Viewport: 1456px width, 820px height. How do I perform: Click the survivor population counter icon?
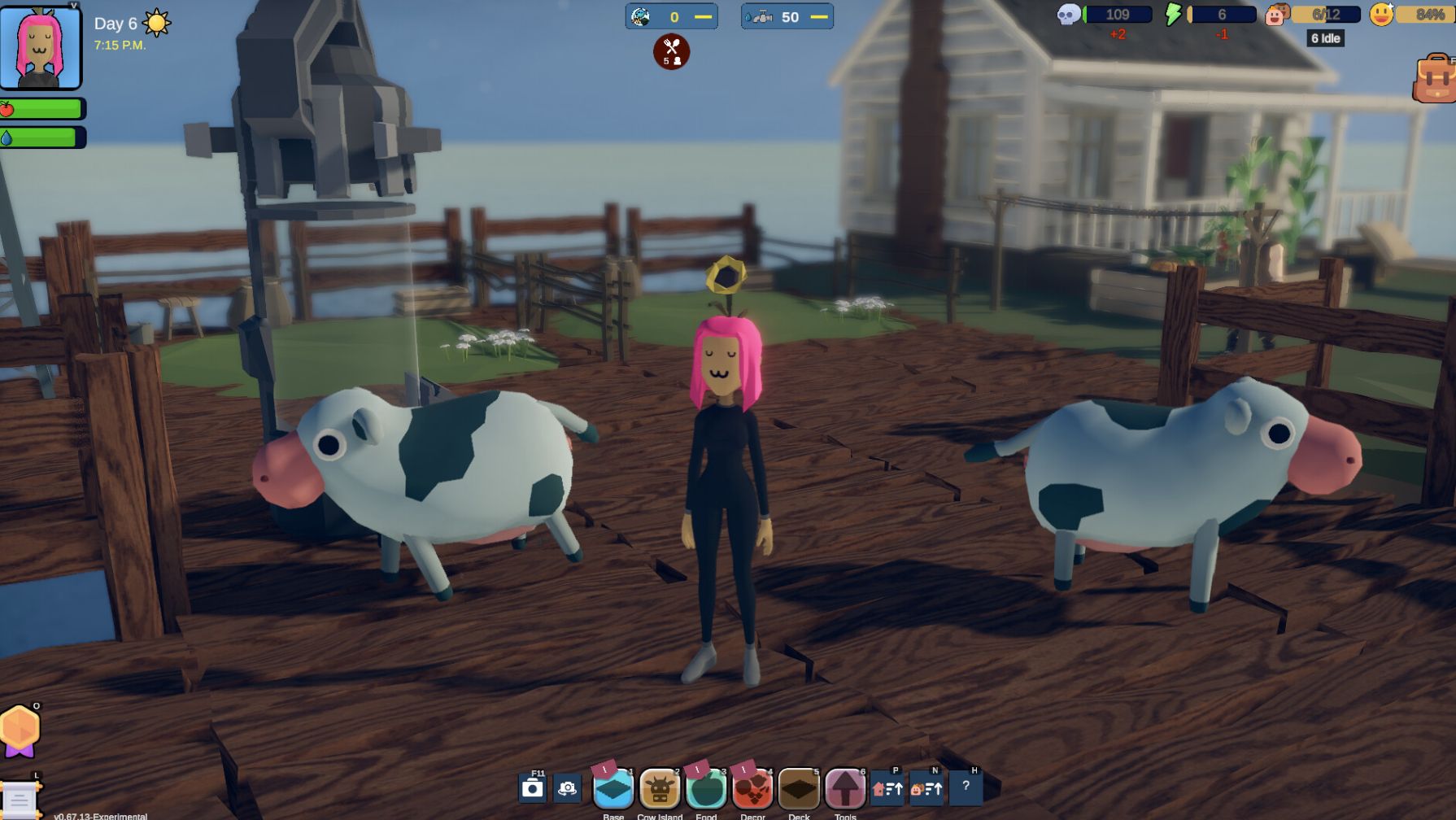(1277, 15)
